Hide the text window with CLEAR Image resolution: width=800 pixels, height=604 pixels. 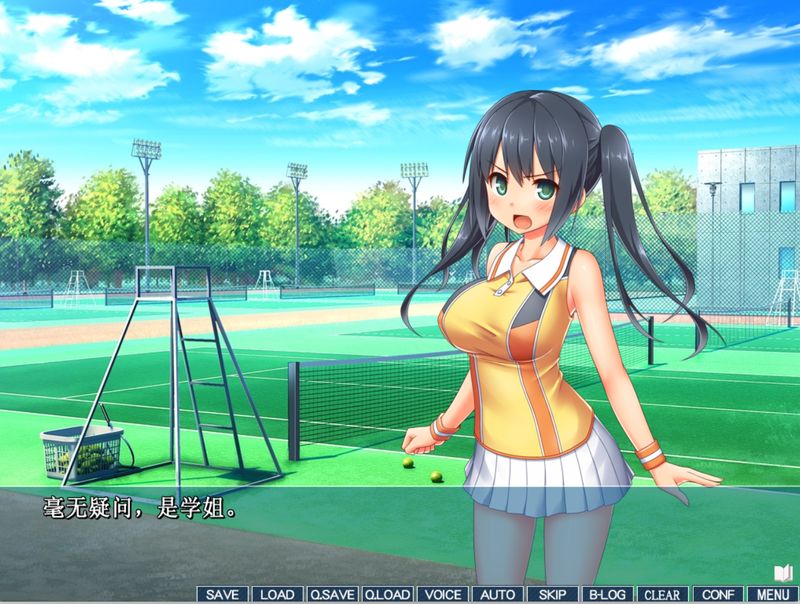pos(662,594)
